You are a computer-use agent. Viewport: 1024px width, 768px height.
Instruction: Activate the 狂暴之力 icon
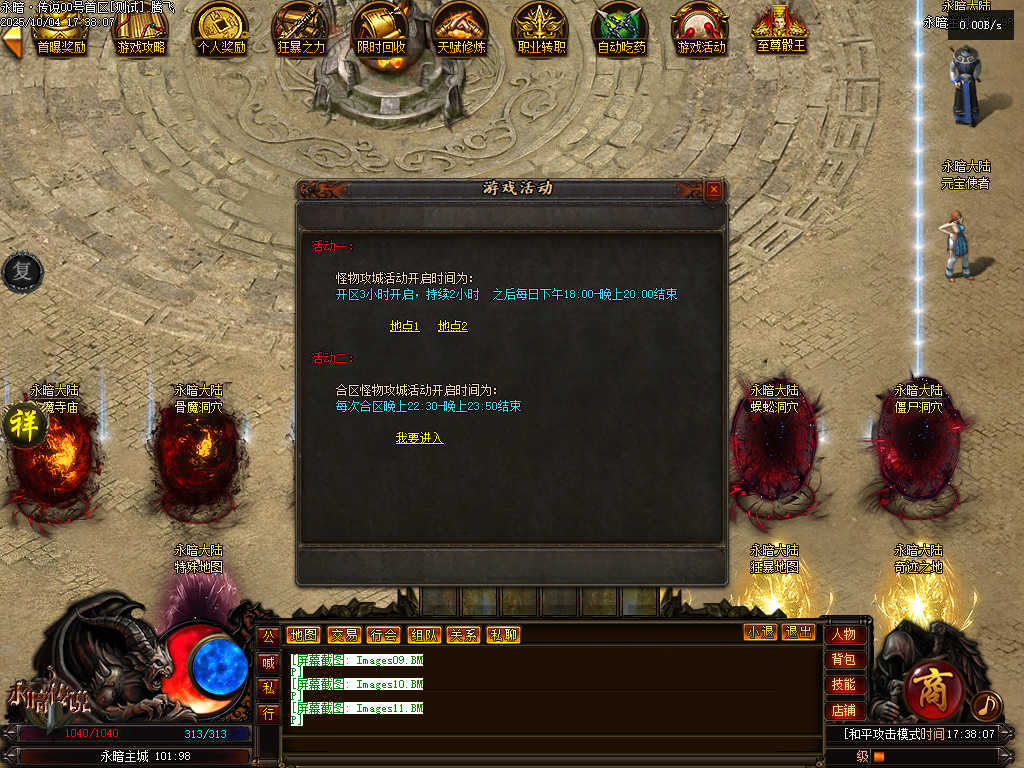tap(301, 28)
